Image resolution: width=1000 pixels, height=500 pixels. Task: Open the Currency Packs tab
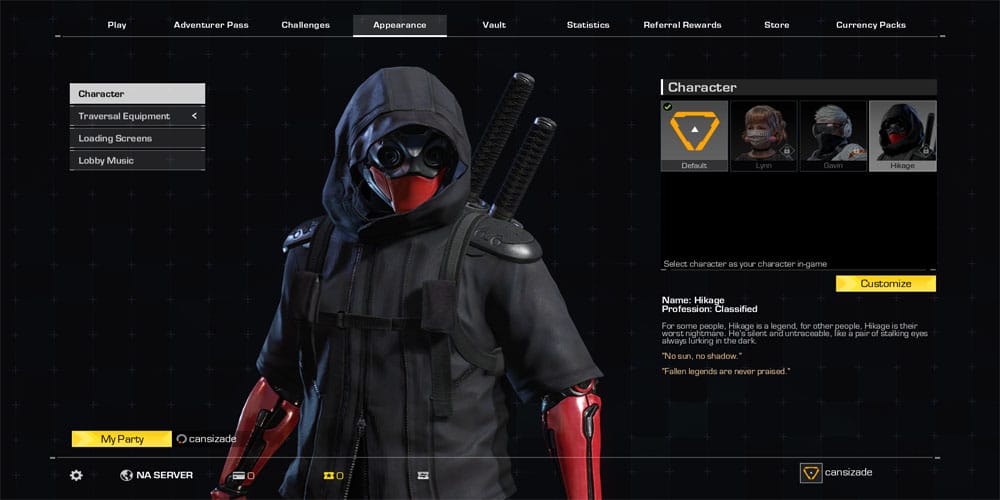pyautogui.click(x=870, y=25)
